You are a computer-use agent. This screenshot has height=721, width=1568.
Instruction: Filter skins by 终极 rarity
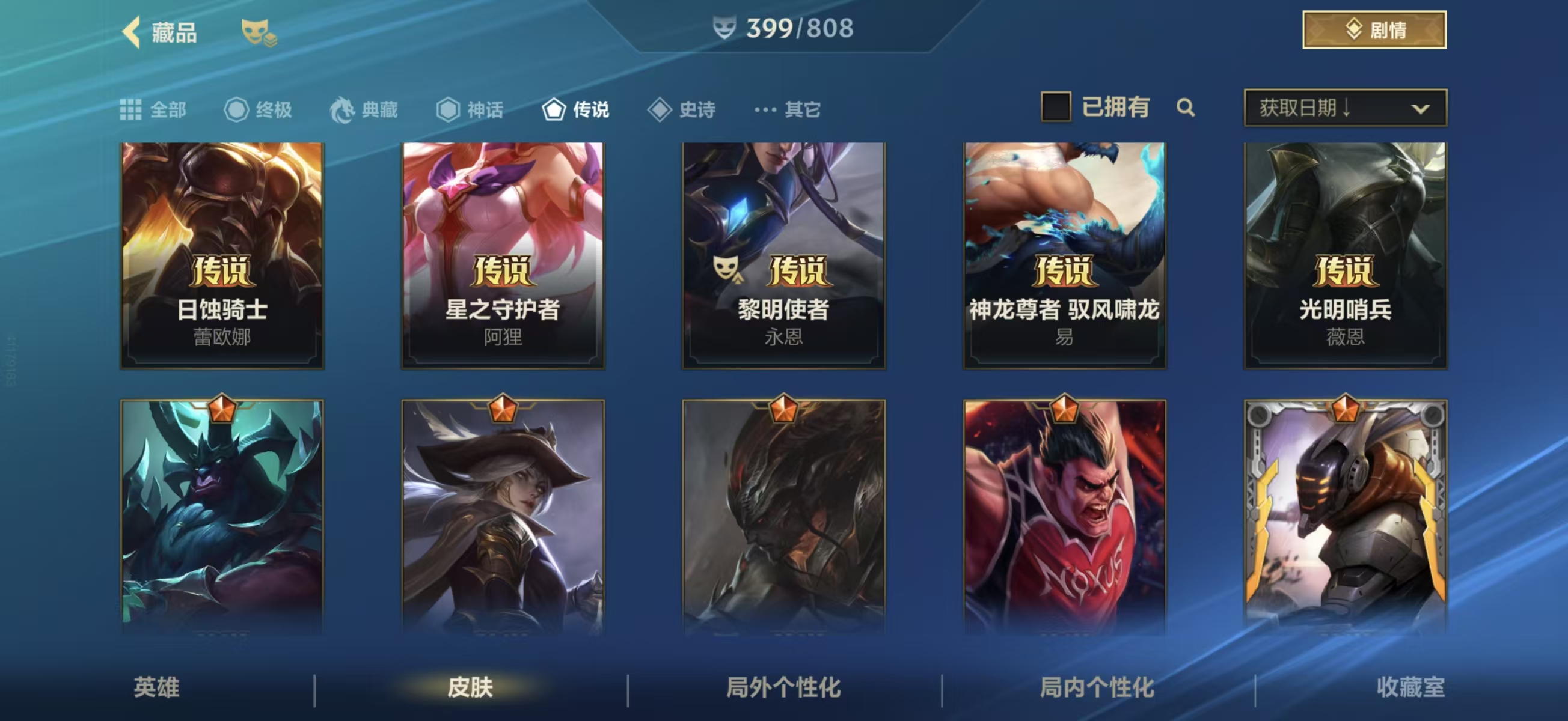tap(259, 109)
